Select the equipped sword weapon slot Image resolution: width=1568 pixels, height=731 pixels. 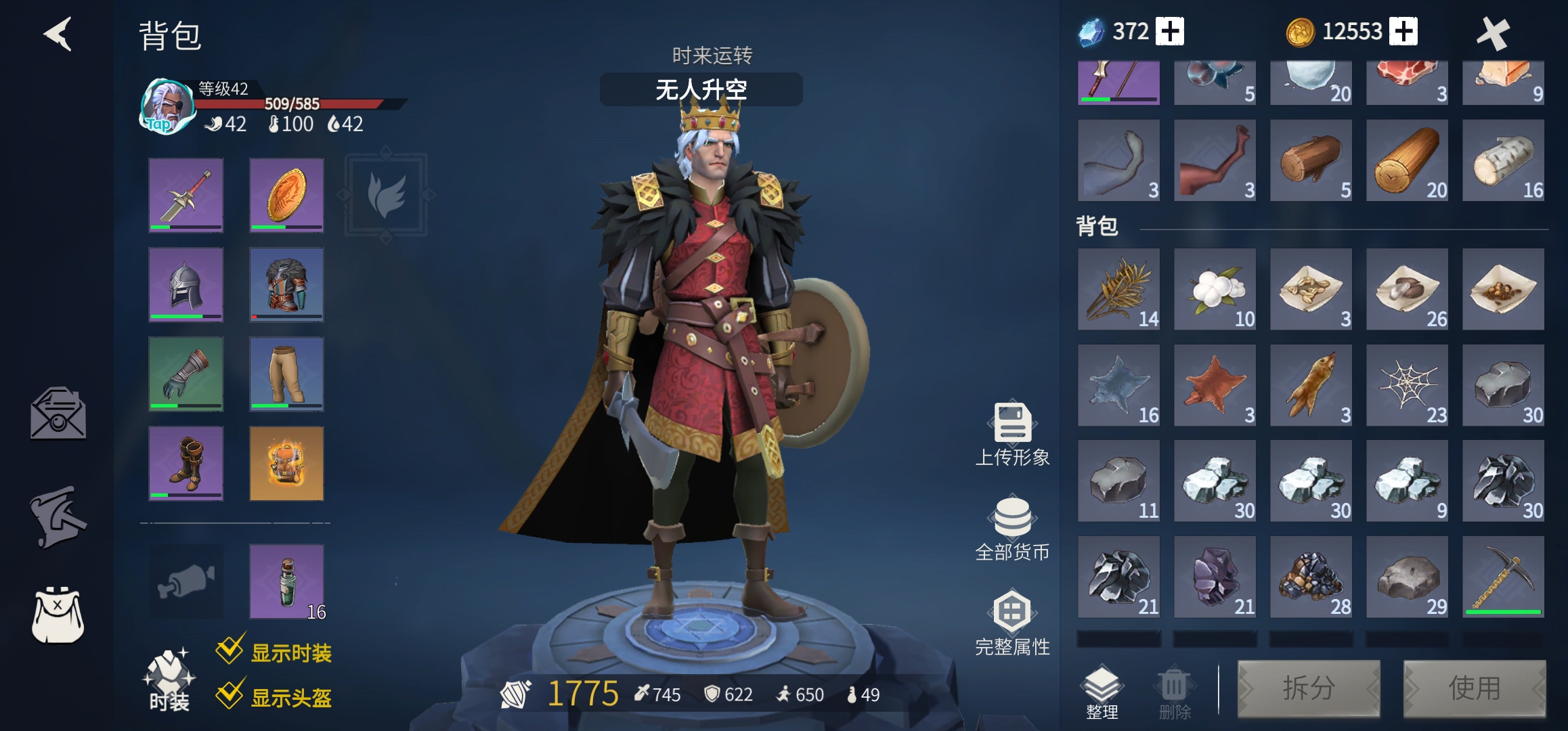point(186,196)
